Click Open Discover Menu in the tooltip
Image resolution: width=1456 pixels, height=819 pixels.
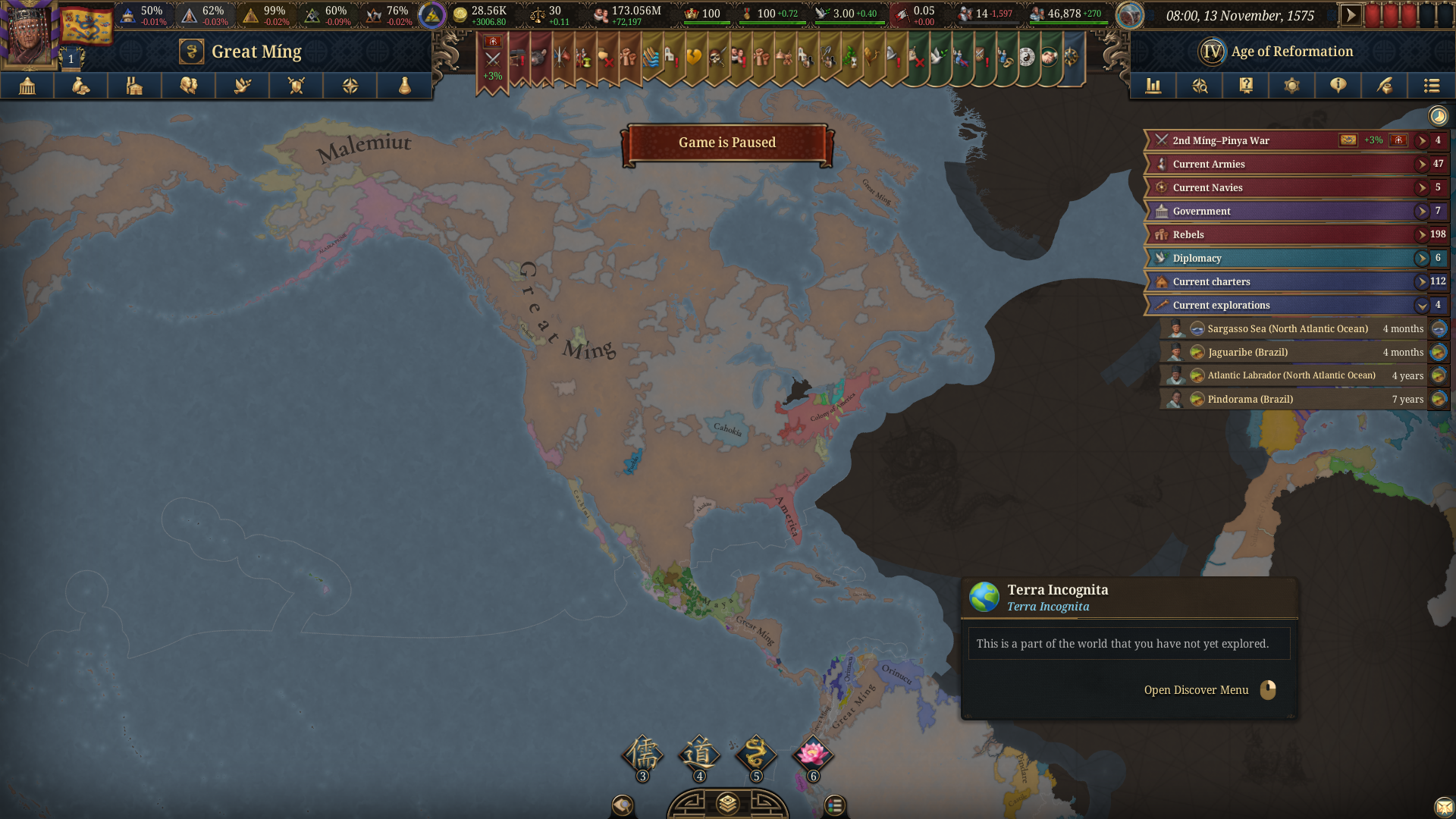[x=1196, y=690]
